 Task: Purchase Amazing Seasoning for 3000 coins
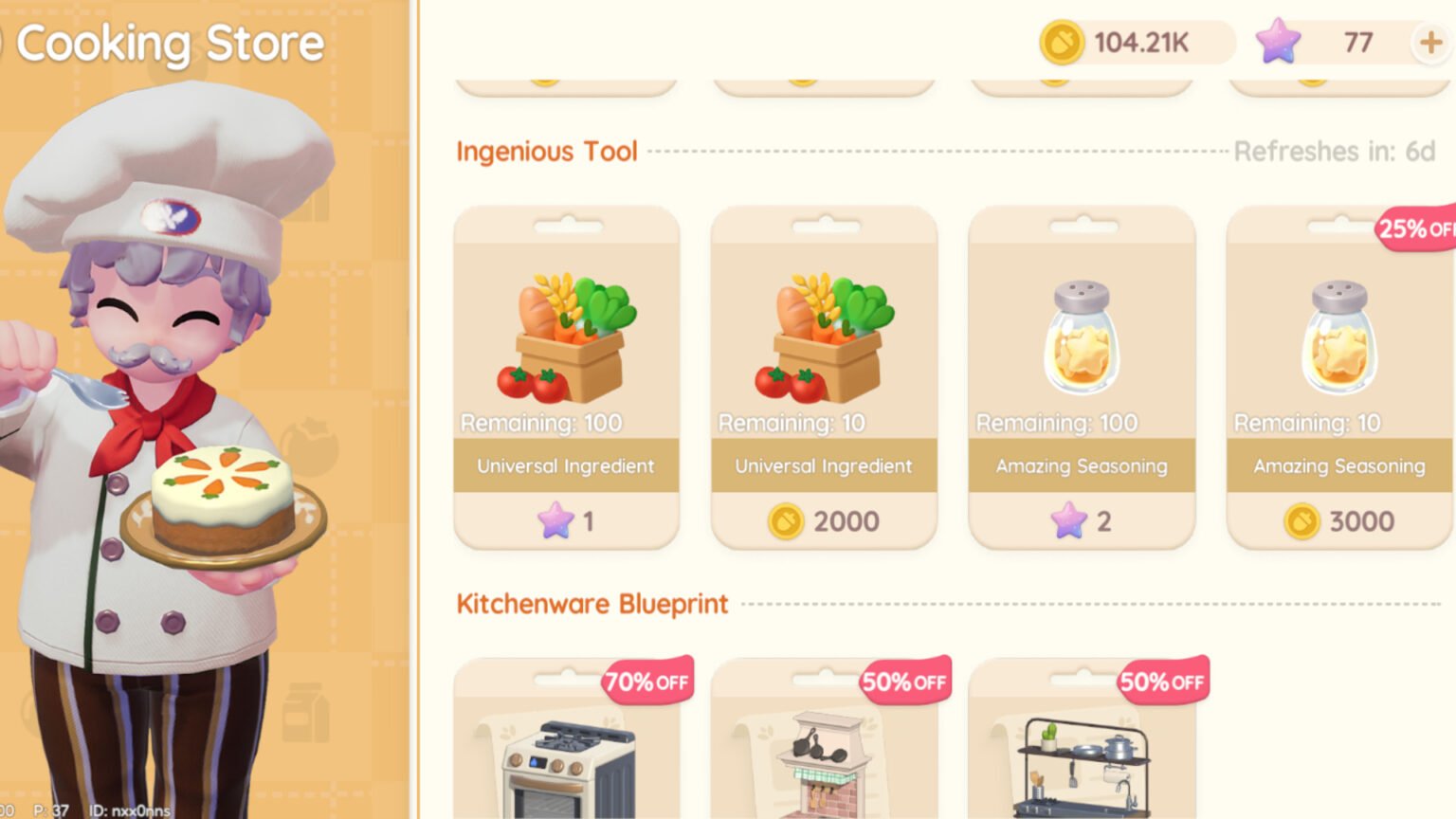(x=1338, y=520)
